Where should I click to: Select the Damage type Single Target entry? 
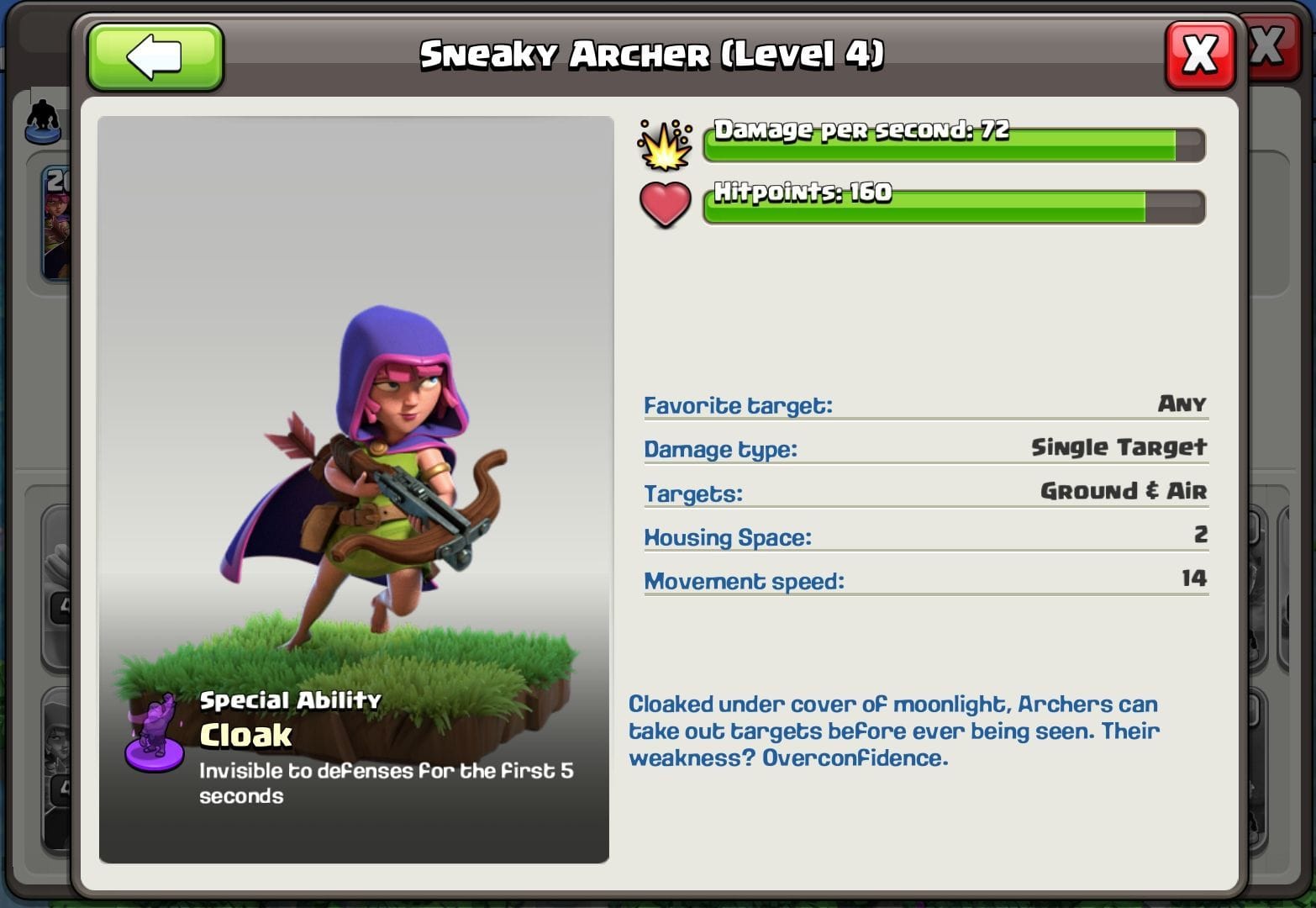click(x=924, y=449)
